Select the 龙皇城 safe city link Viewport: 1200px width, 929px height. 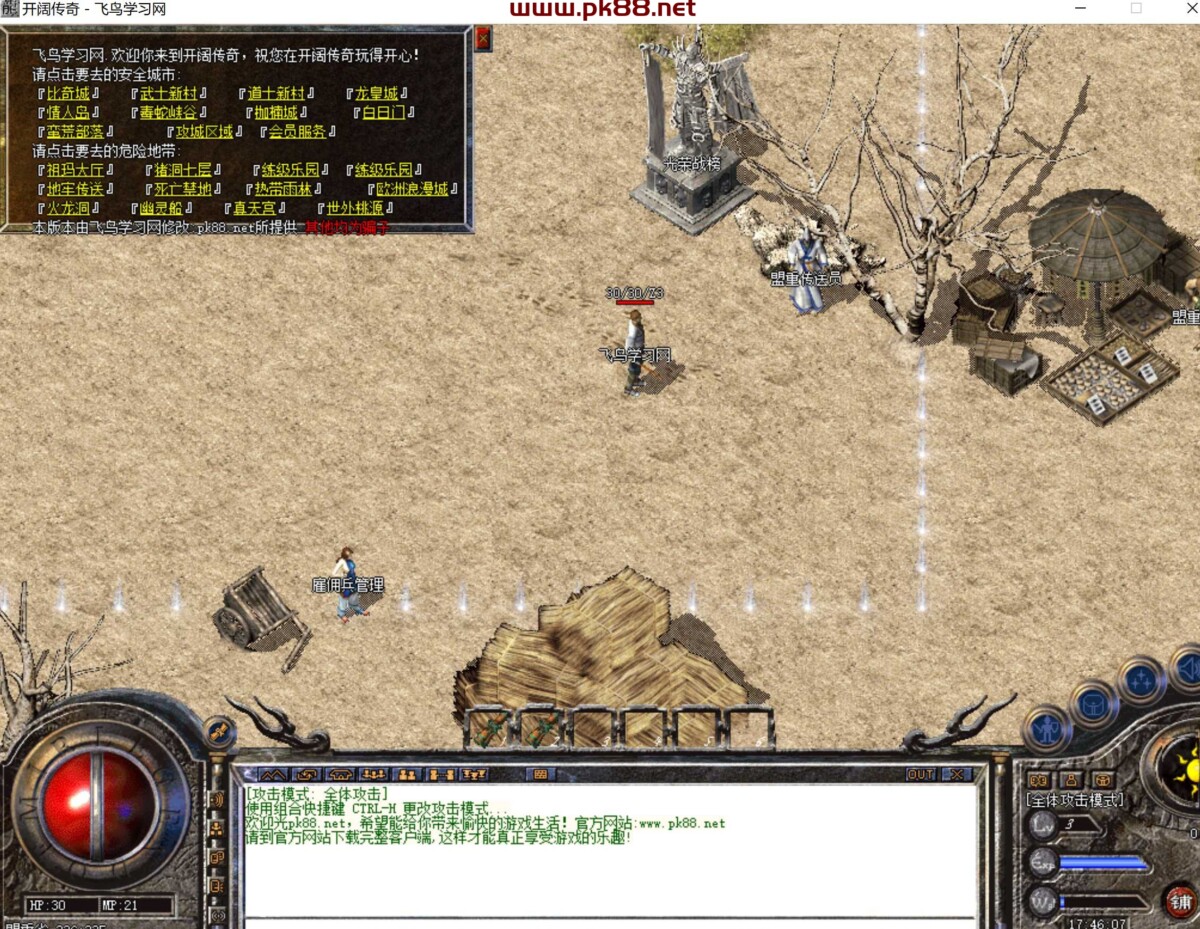(377, 94)
